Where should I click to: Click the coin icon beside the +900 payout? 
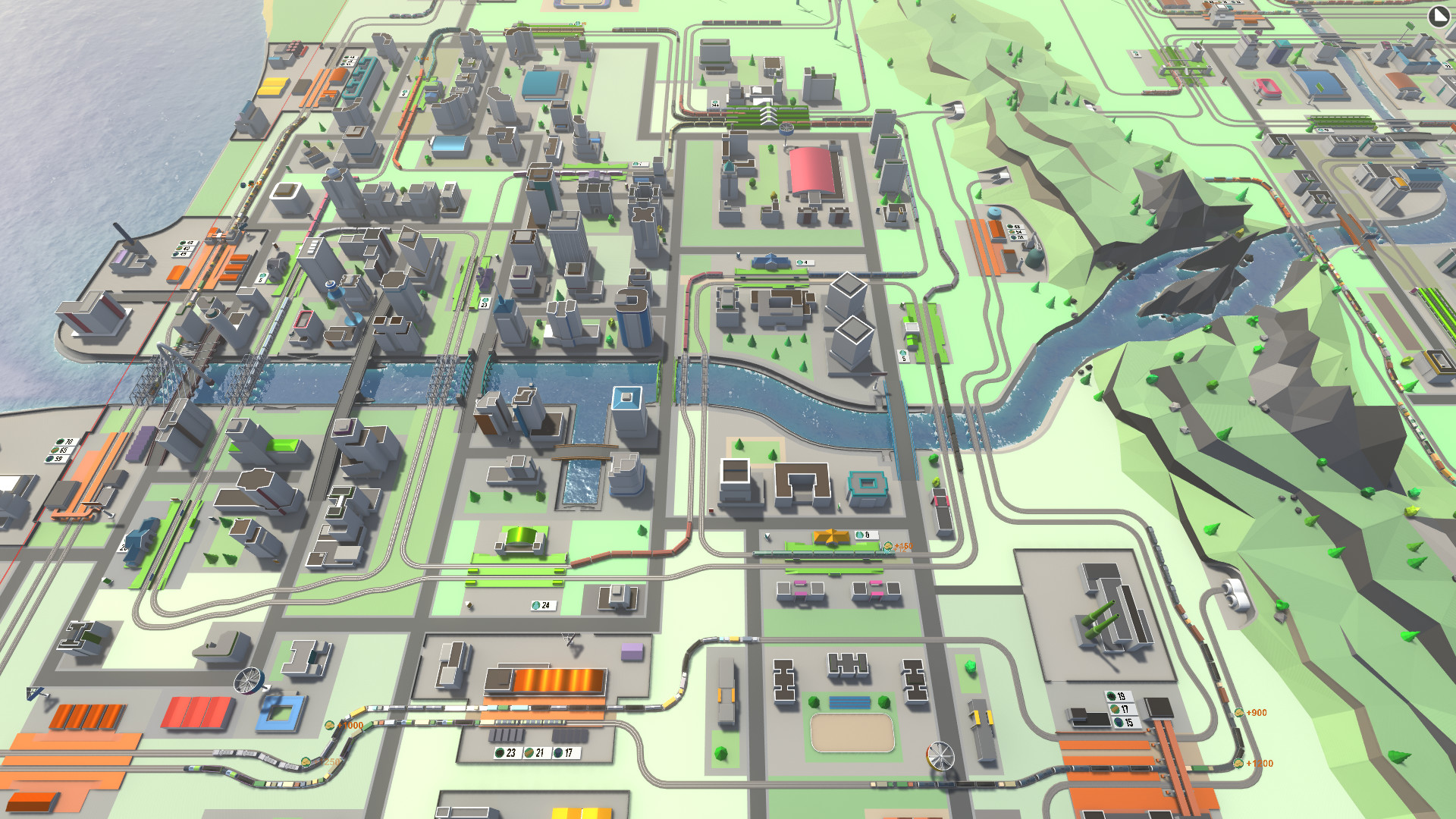[1239, 714]
